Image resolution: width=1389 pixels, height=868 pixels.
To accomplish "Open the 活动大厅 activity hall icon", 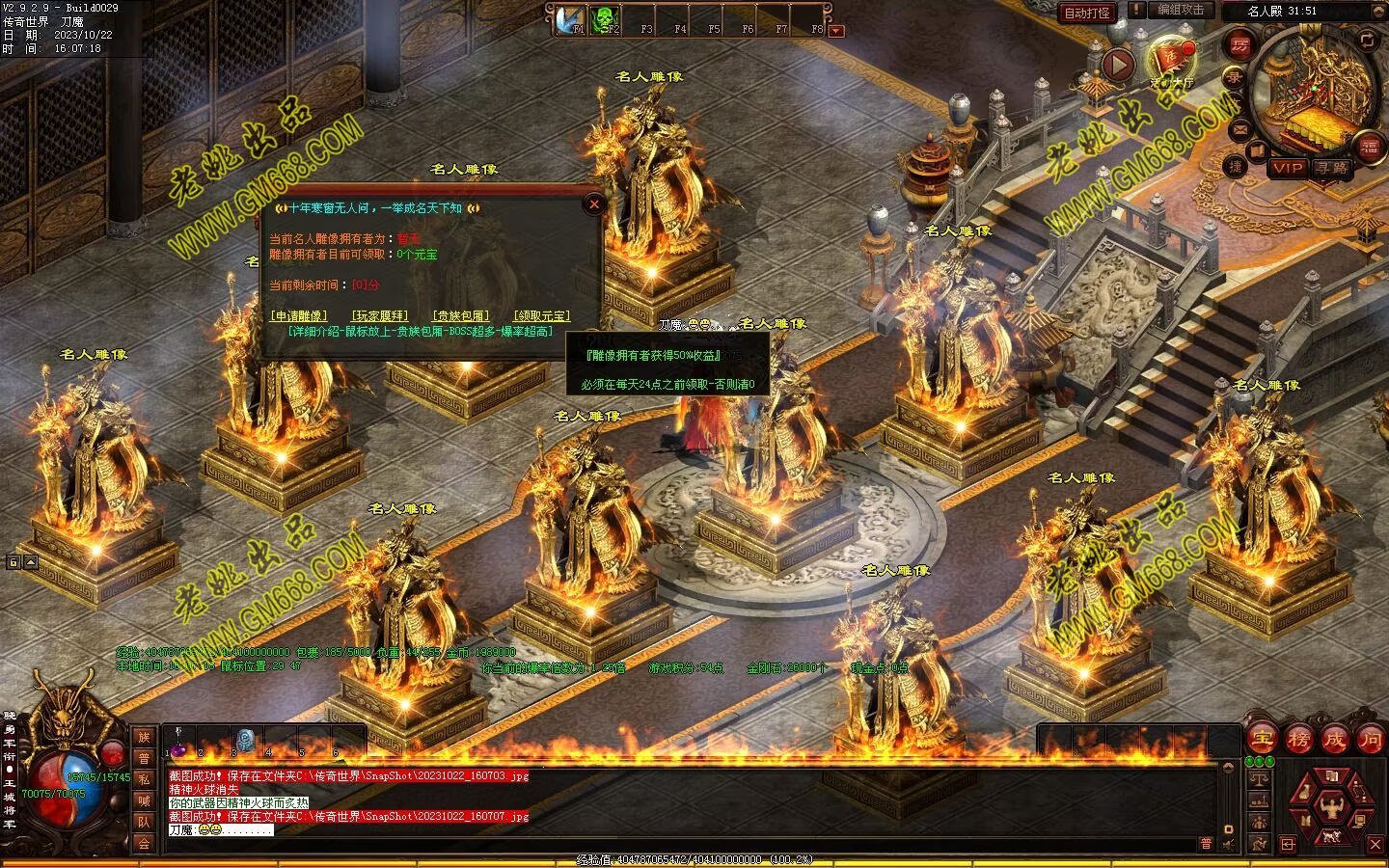I will point(1171,60).
